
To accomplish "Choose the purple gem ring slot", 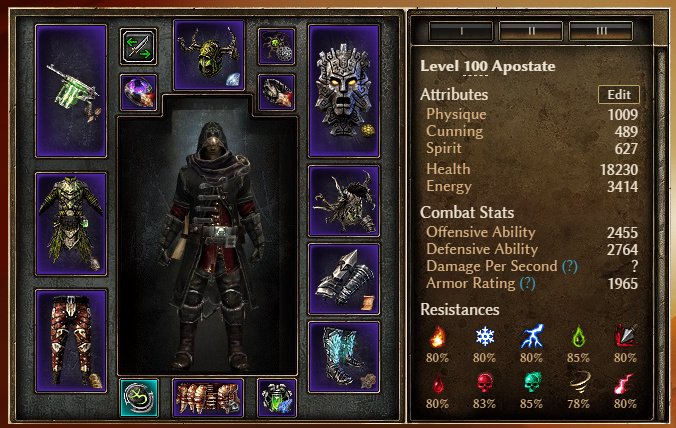I will 138,92.
